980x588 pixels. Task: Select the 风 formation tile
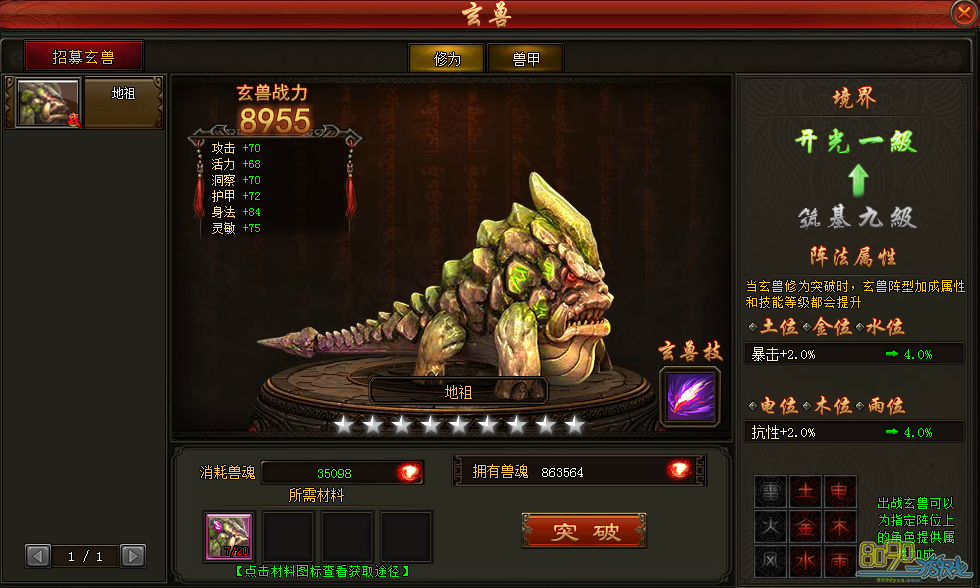(x=772, y=560)
